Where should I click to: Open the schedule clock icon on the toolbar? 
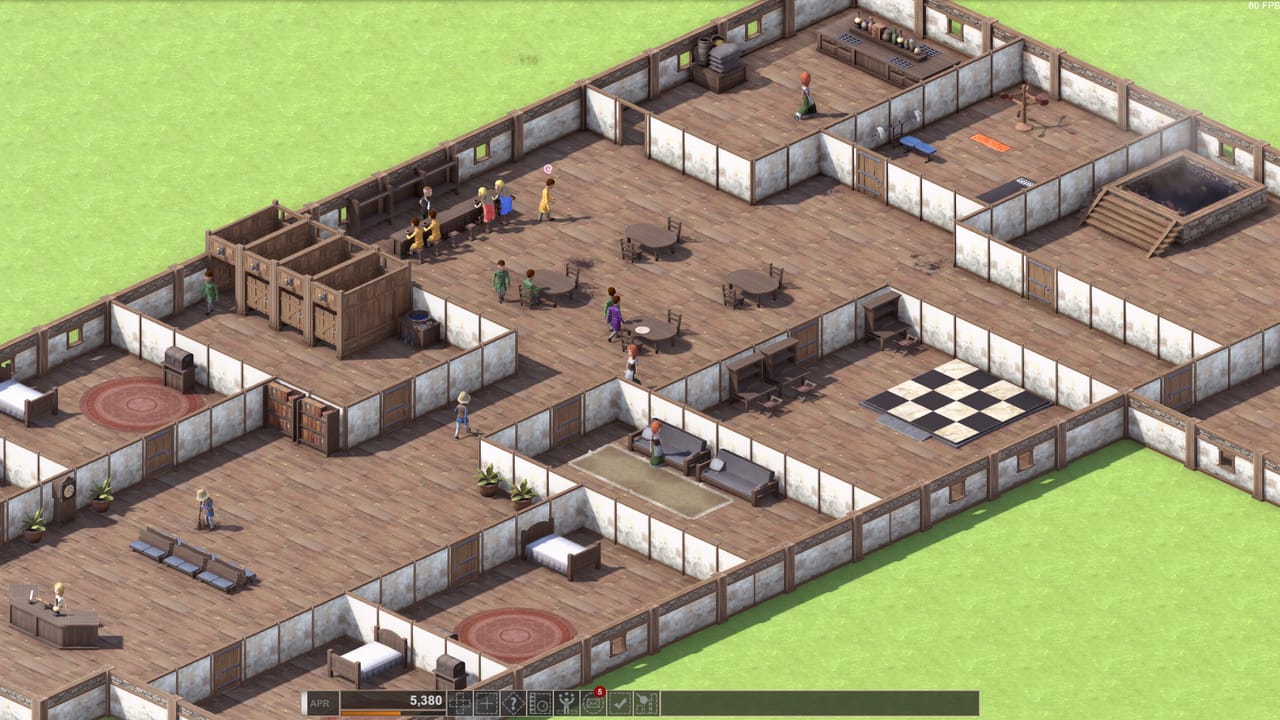tap(539, 702)
